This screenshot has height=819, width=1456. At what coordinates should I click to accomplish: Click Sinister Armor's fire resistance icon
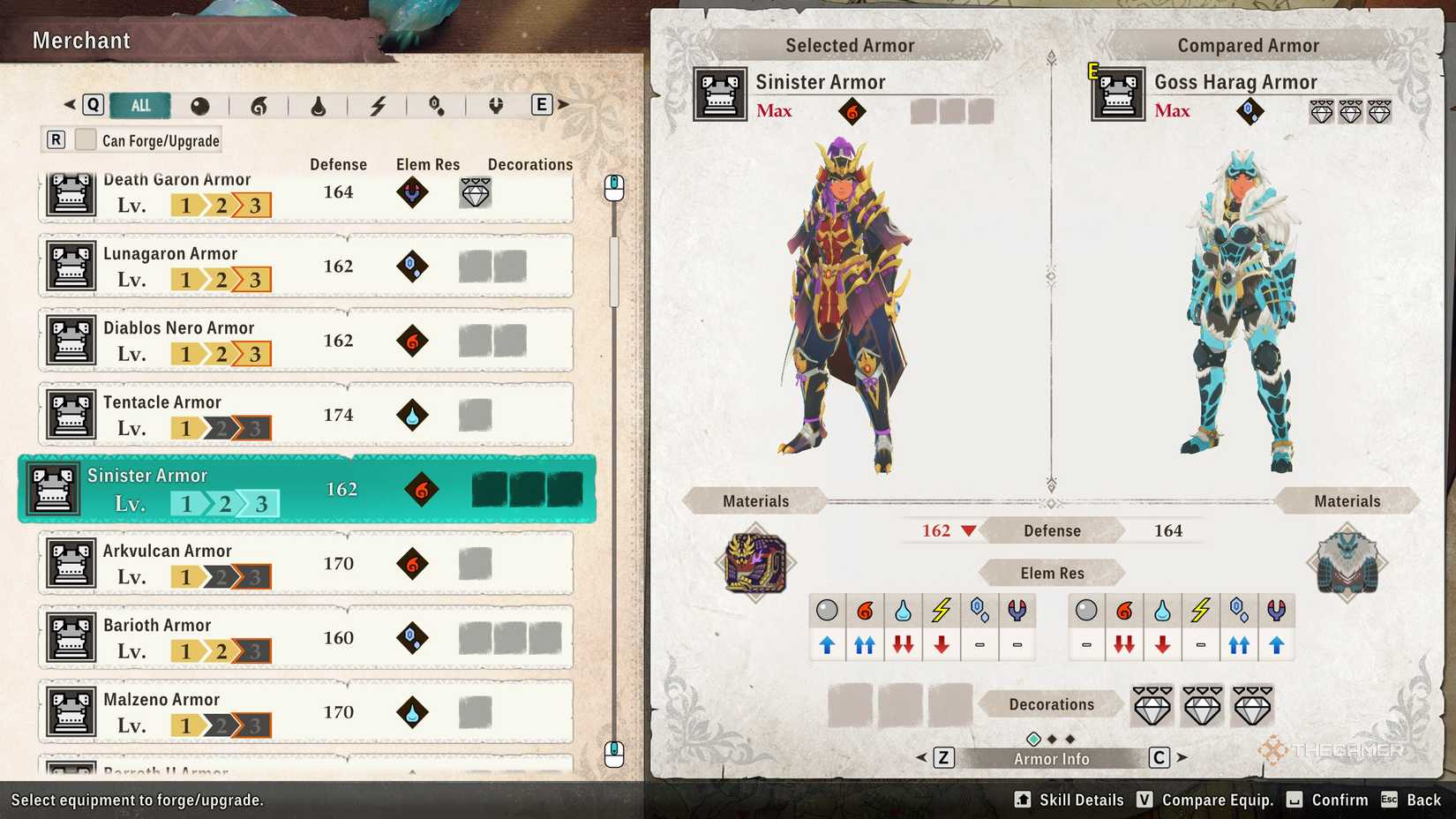click(864, 608)
